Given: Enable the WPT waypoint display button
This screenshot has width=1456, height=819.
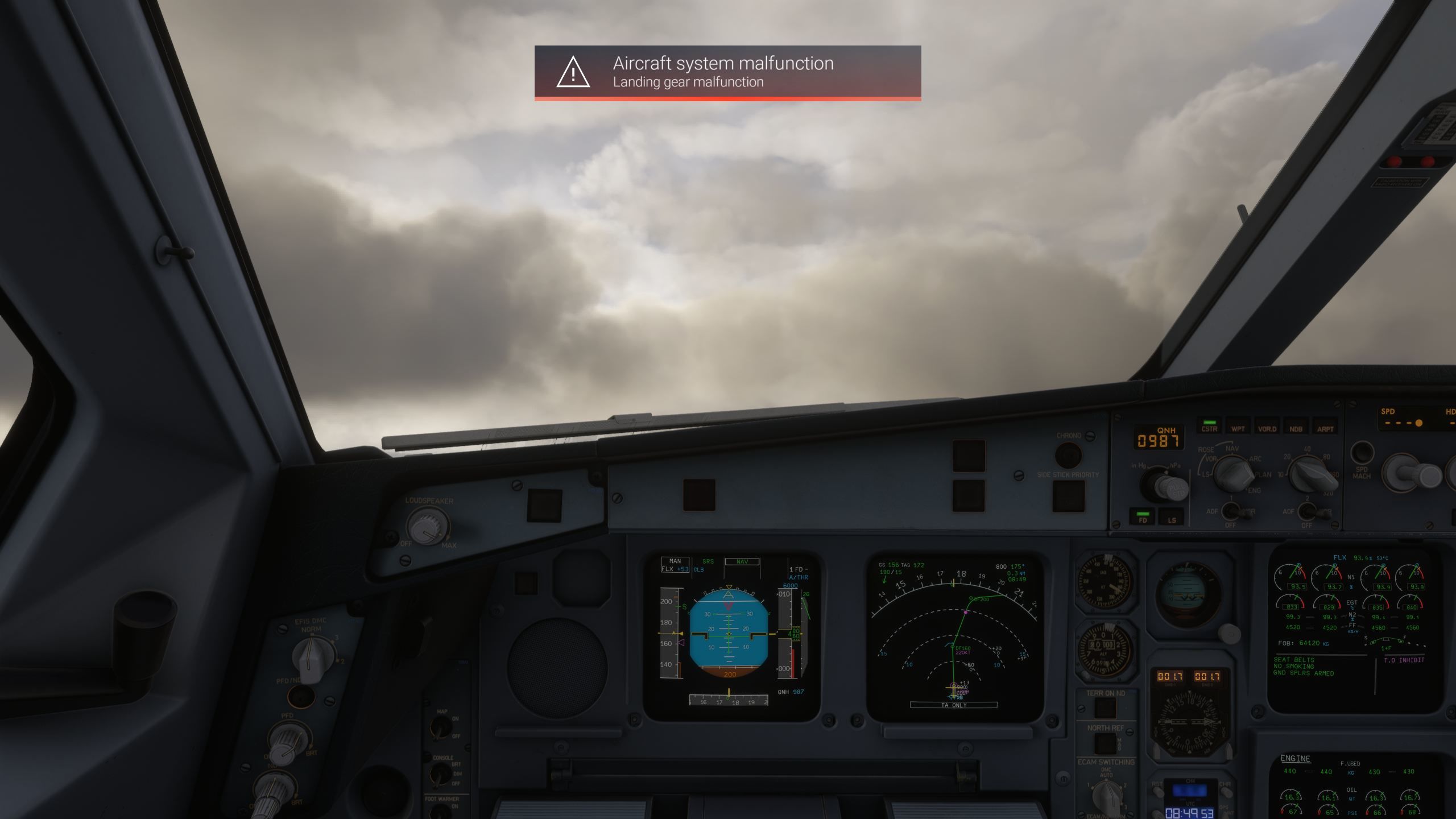Looking at the screenshot, I should pos(1238,427).
